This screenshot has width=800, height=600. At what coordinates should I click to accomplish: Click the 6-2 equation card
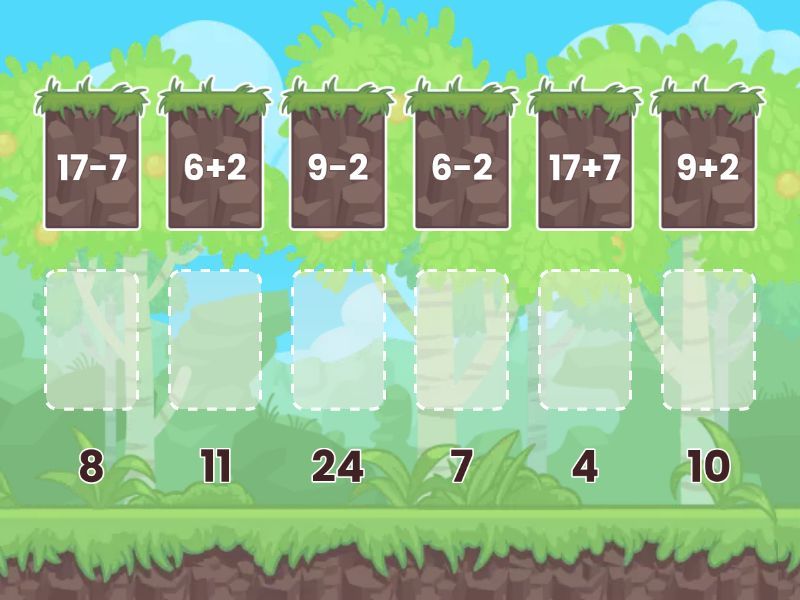point(462,165)
